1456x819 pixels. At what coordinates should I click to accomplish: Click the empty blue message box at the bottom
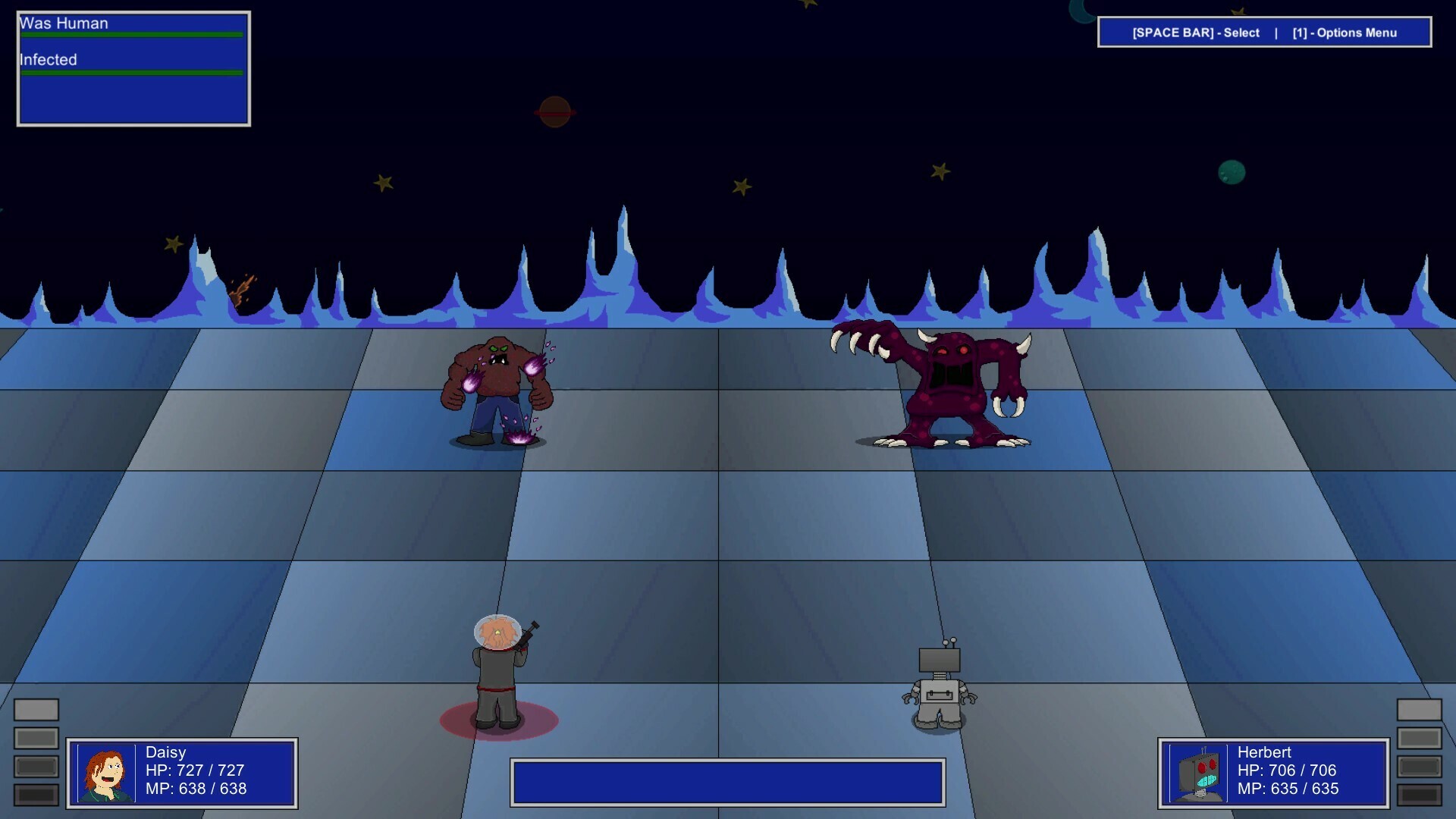click(x=728, y=781)
